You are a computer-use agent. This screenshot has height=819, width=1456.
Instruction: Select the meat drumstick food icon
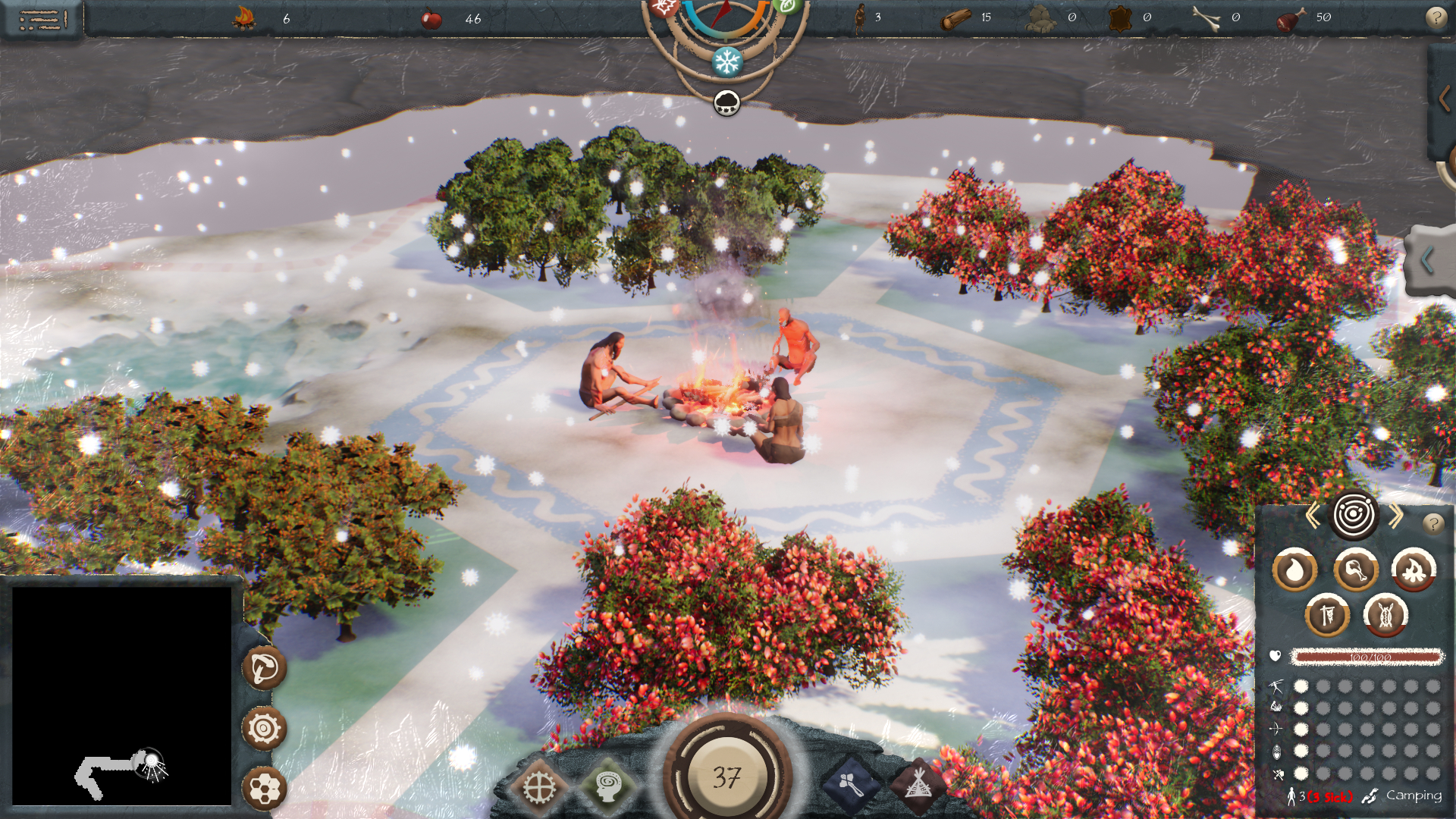pyautogui.click(x=1355, y=570)
